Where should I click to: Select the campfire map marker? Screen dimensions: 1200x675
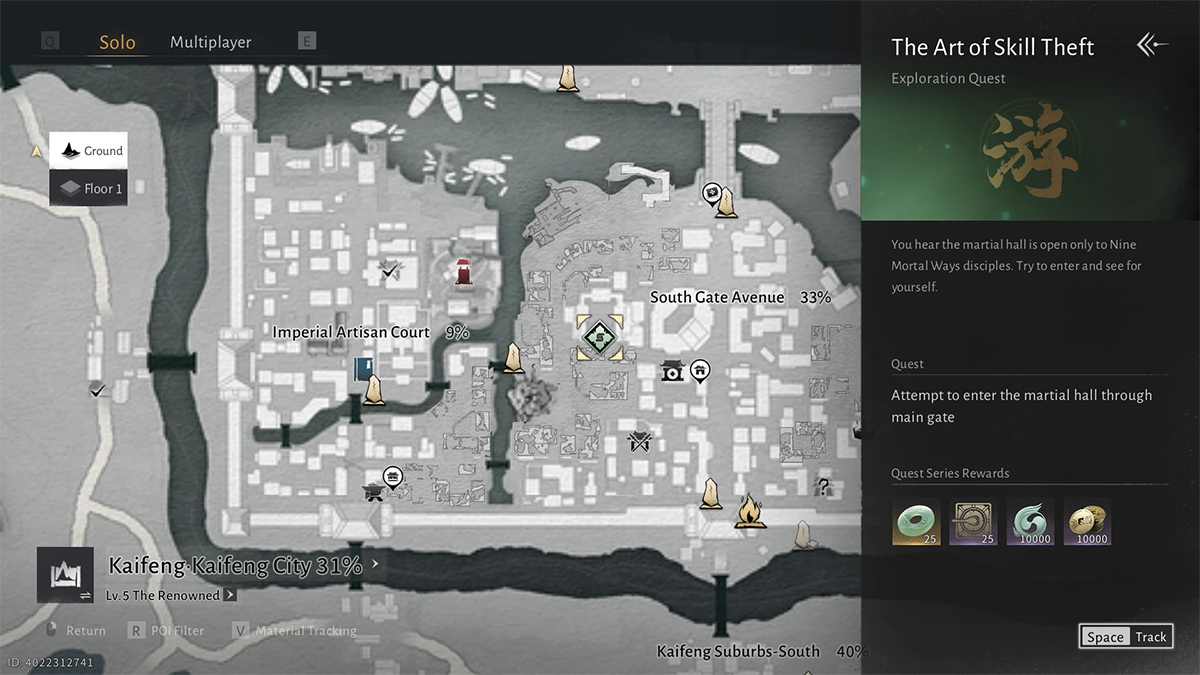point(749,511)
